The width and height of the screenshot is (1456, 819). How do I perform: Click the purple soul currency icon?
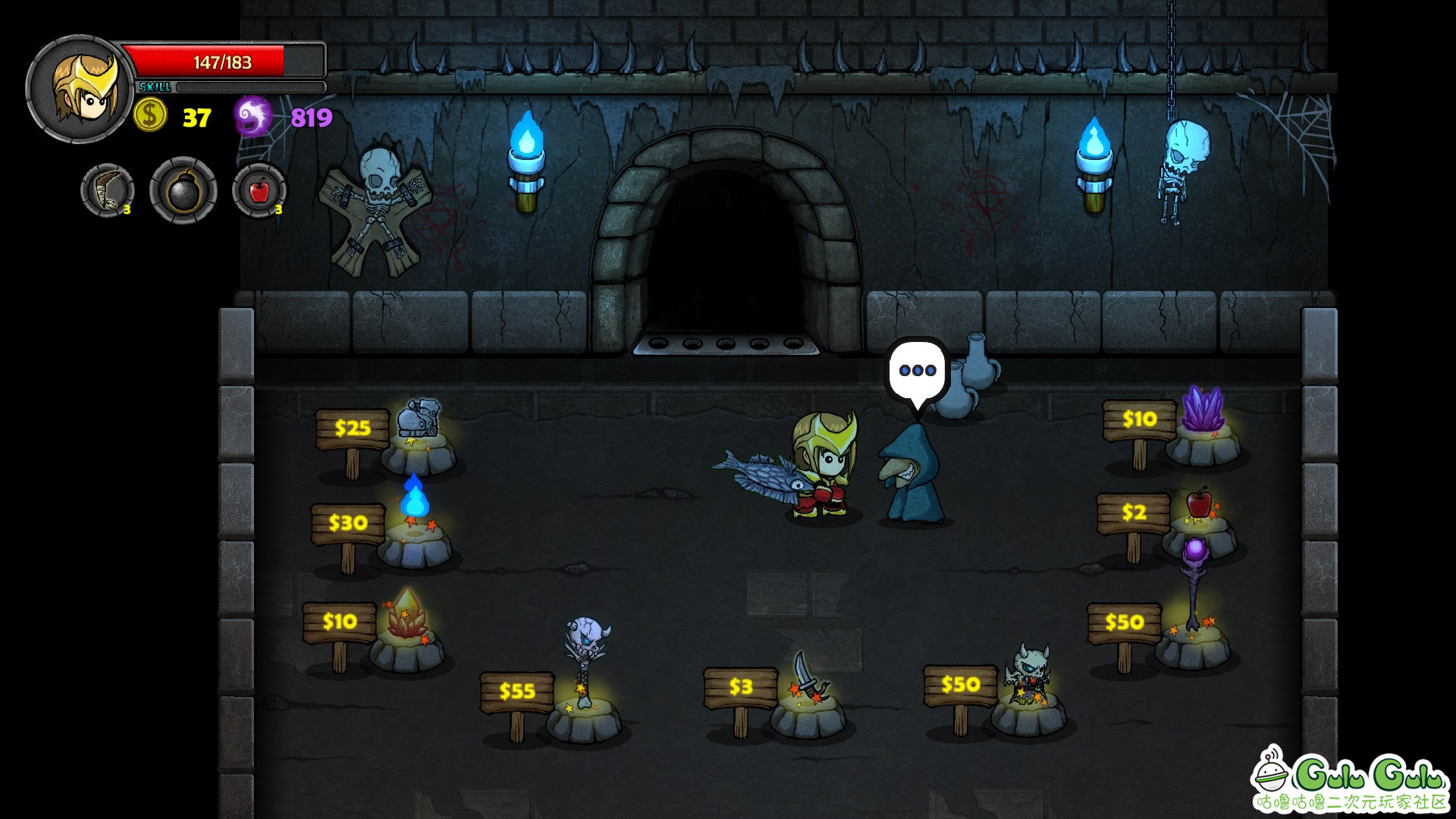pos(253,117)
